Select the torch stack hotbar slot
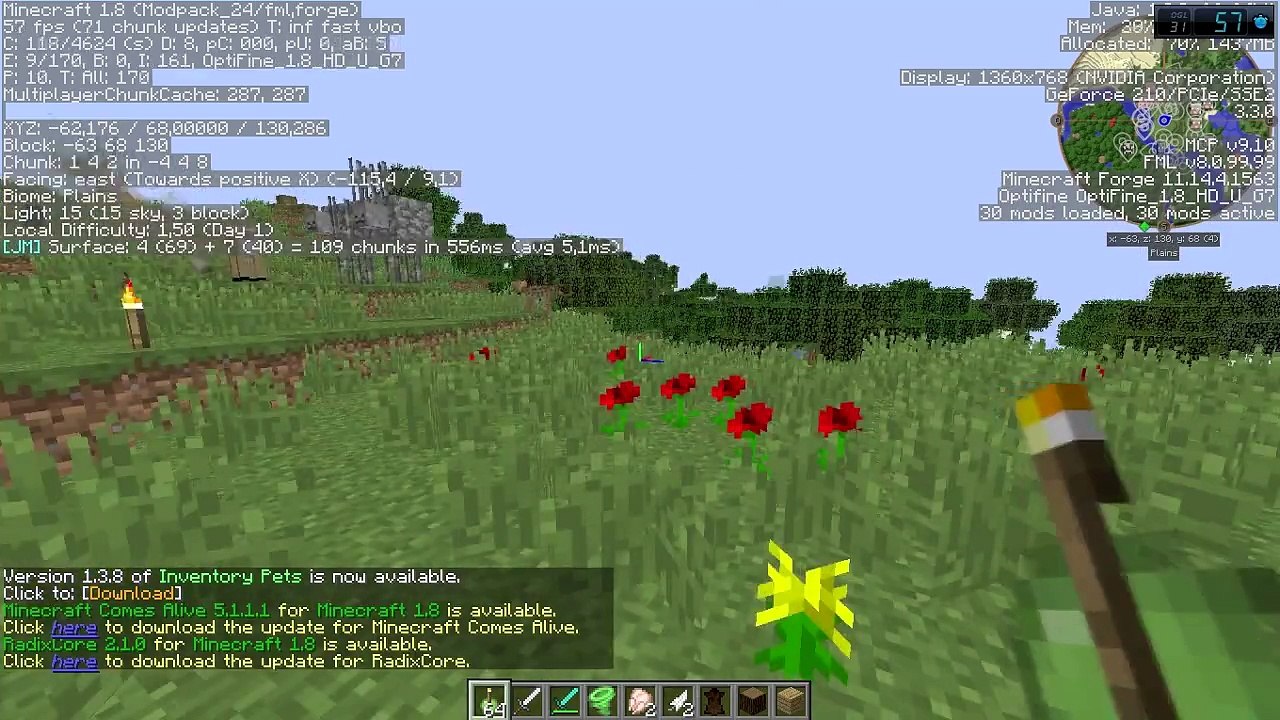The height and width of the screenshot is (720, 1280). [490, 701]
